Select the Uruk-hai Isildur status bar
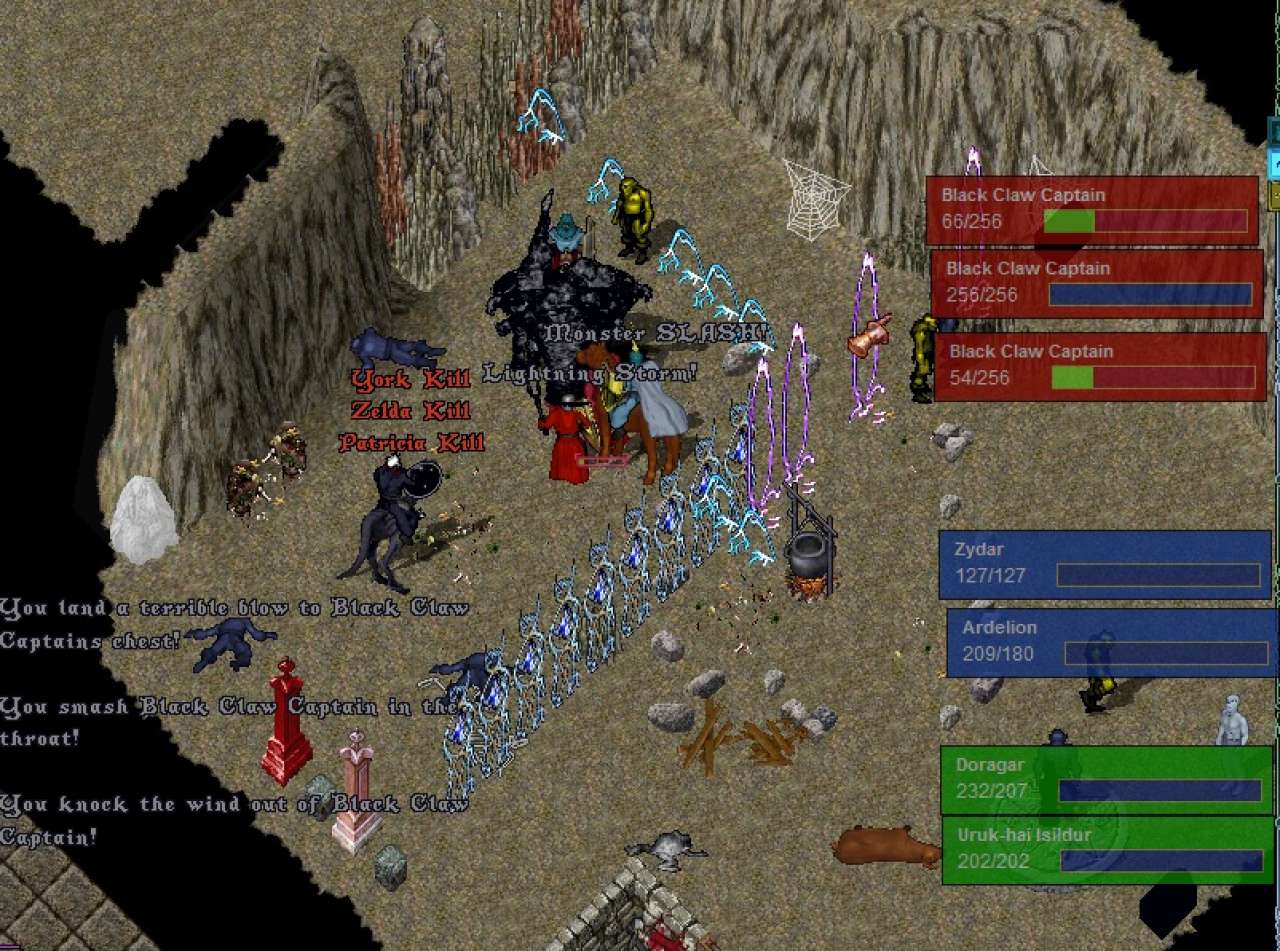Screen dimensions: 1280x951 pyautogui.click(x=1108, y=850)
